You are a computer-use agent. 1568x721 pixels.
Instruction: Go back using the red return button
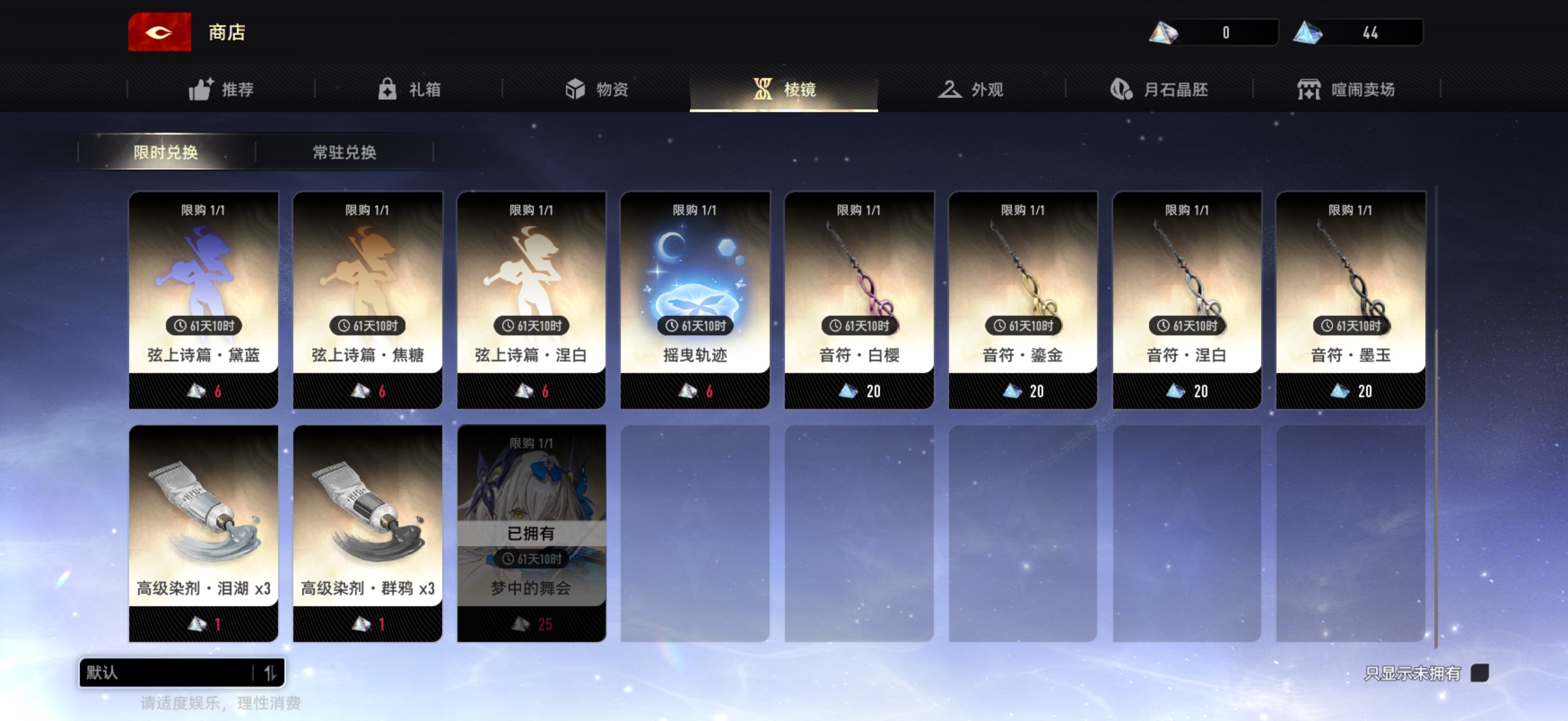tap(159, 32)
